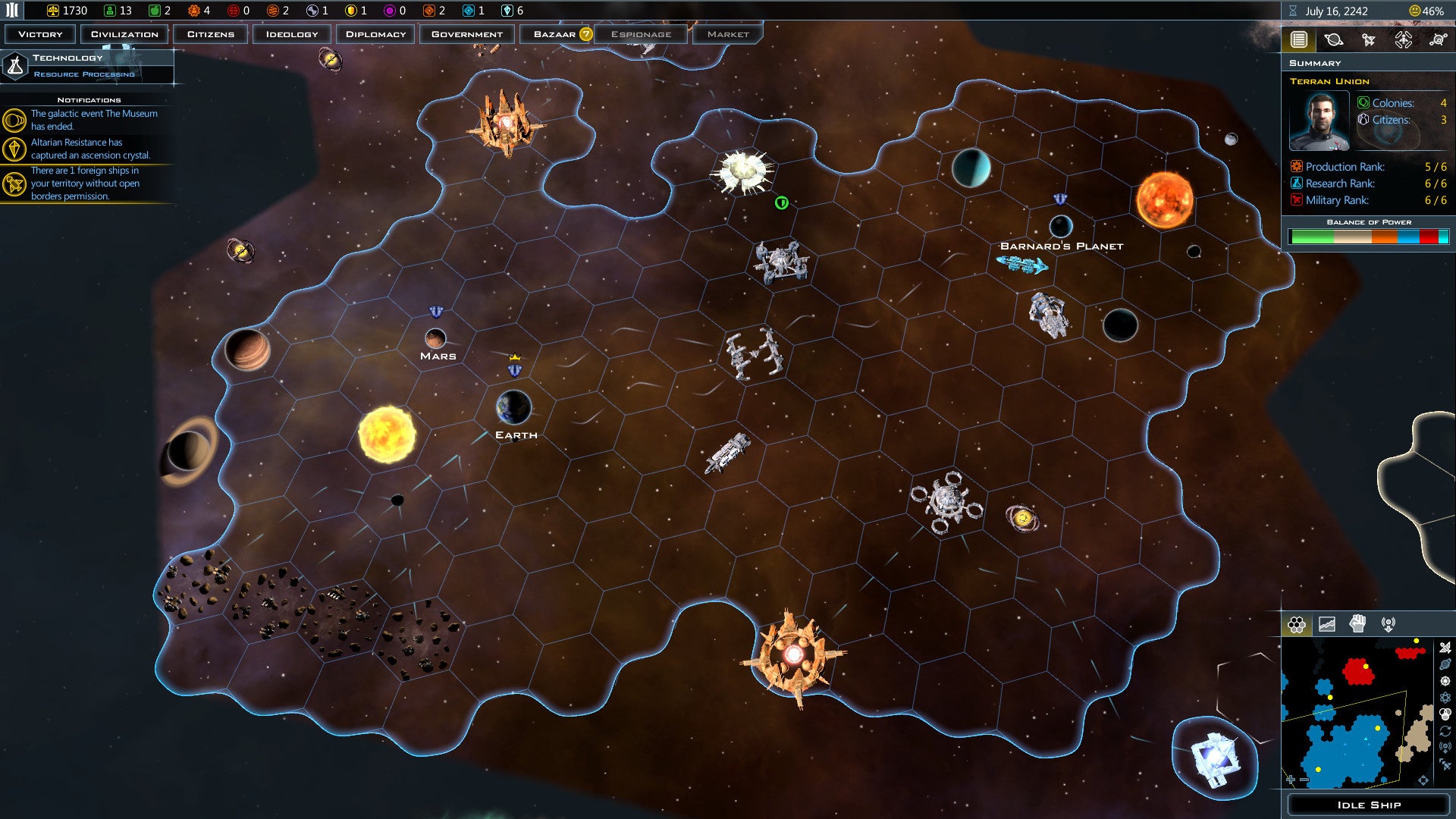Image resolution: width=1456 pixels, height=819 pixels.
Task: Switch to the starbases list tab
Action: pos(1438,40)
